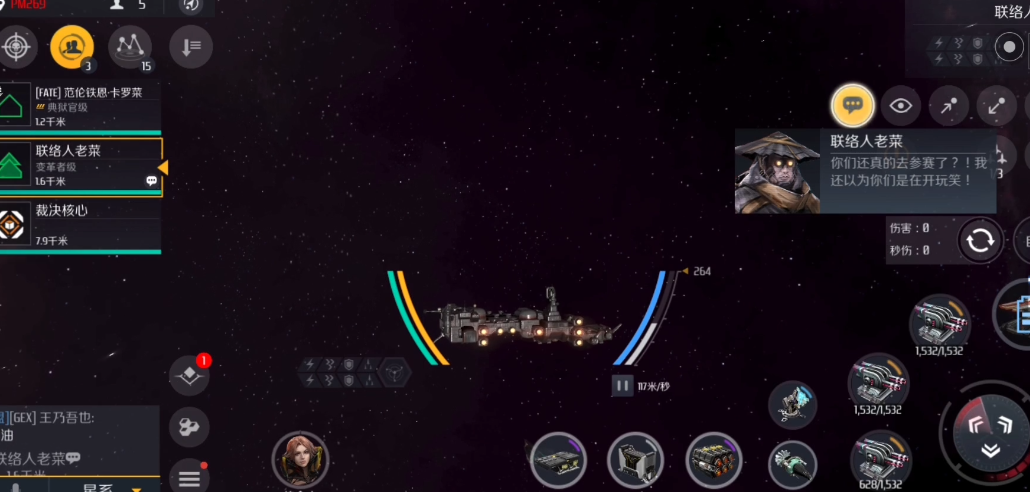
Task: Activate the green-tipped probe module
Action: click(793, 464)
